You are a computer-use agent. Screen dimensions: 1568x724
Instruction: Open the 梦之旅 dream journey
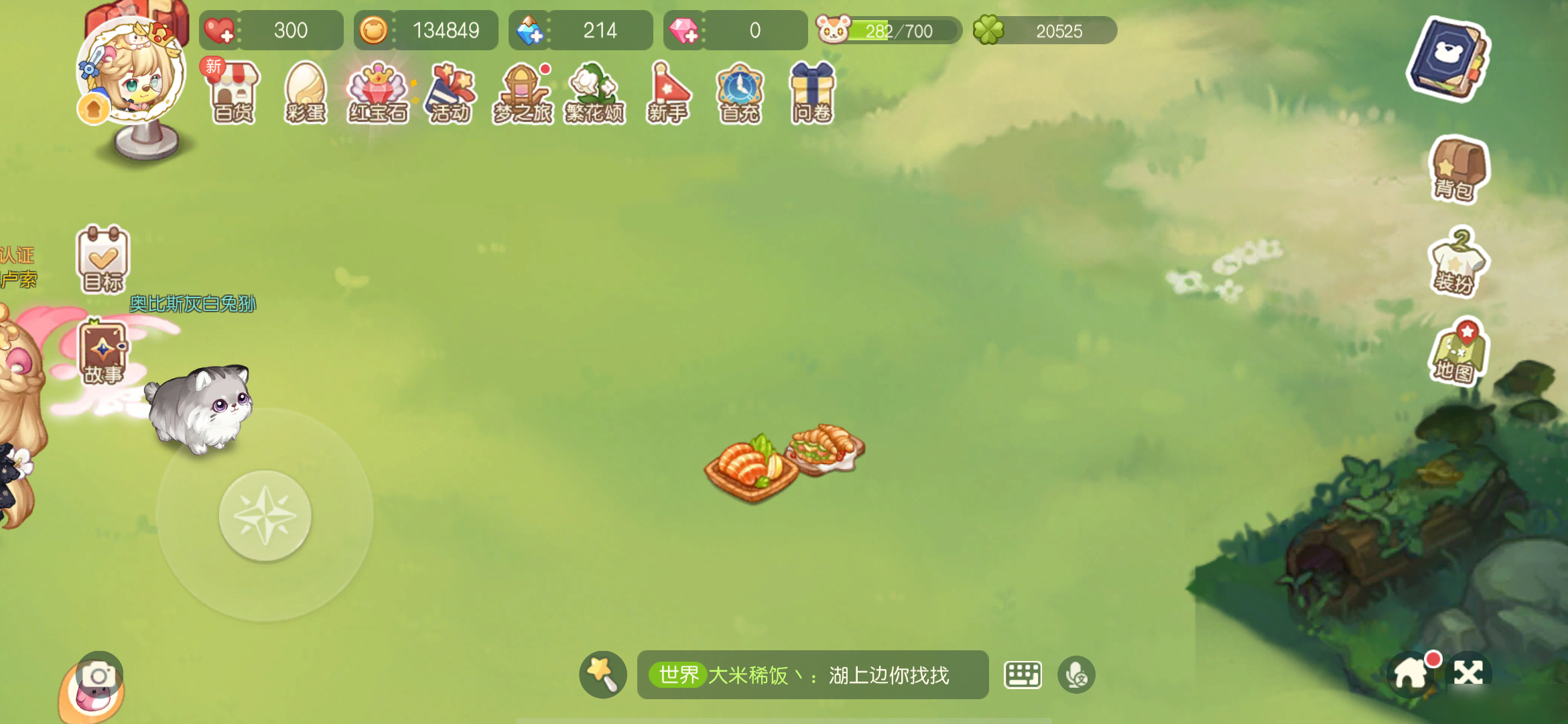[x=523, y=94]
